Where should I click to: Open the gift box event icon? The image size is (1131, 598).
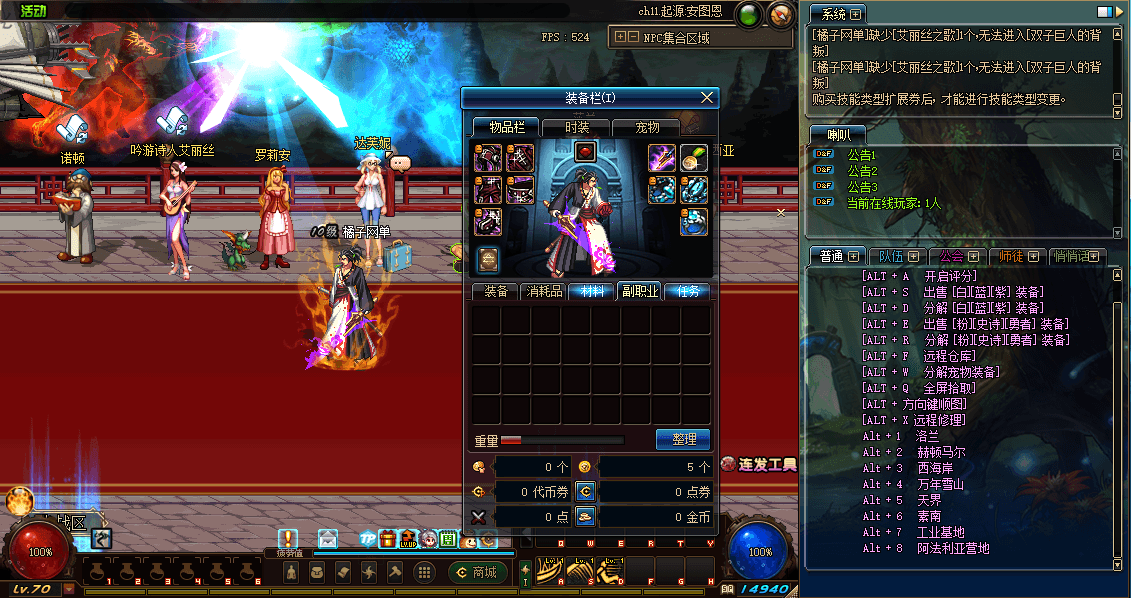point(388,540)
